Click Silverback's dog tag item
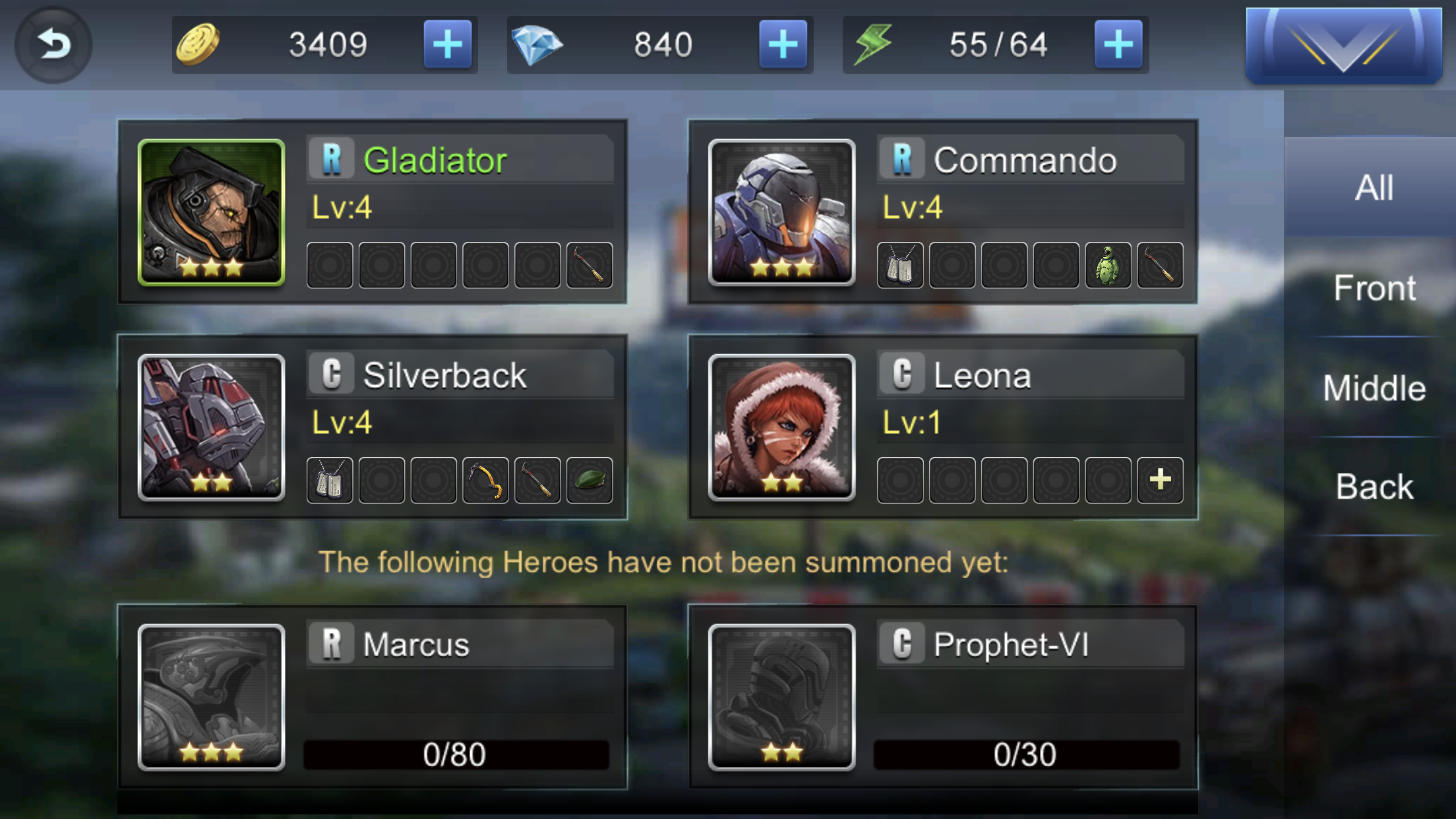Screen dimensions: 1456x819 (328, 480)
